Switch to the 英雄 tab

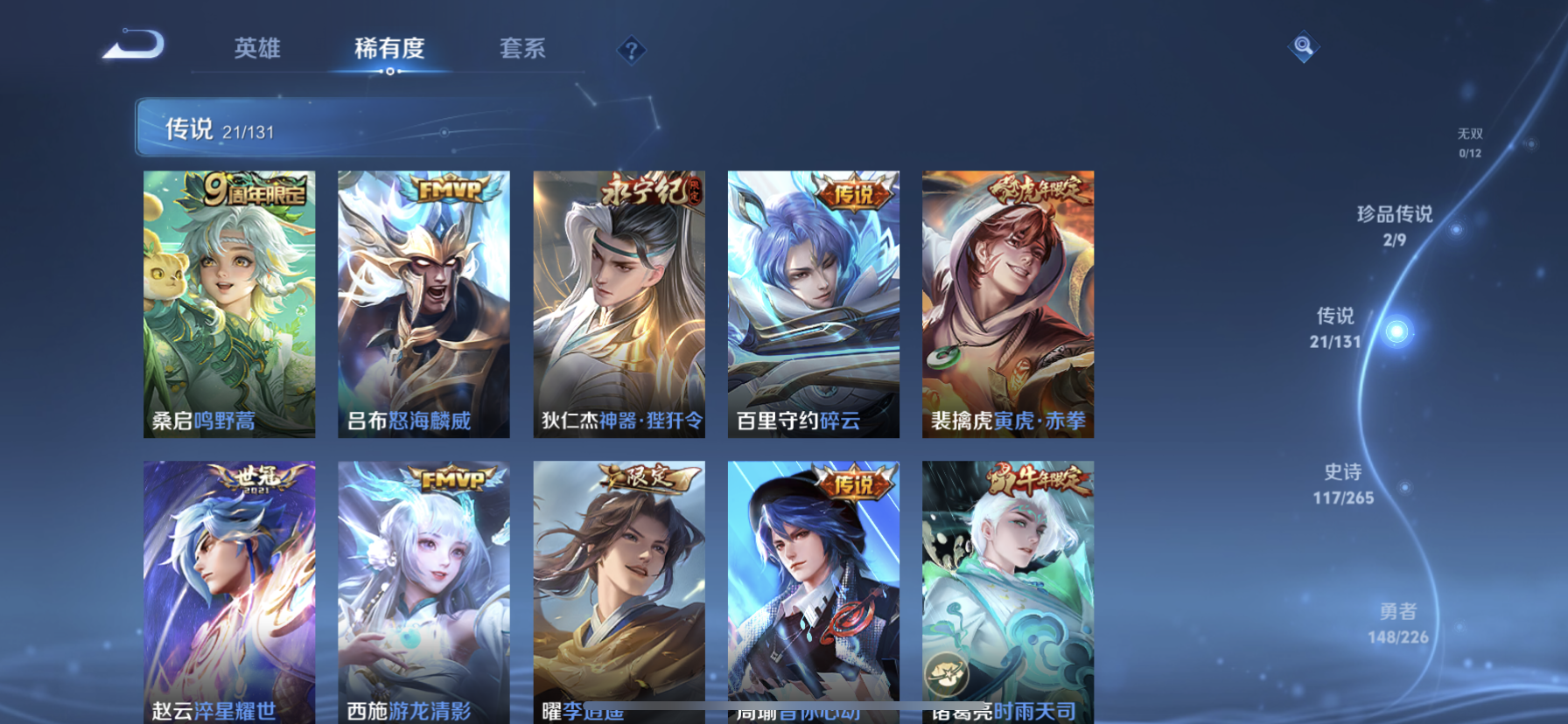(255, 50)
